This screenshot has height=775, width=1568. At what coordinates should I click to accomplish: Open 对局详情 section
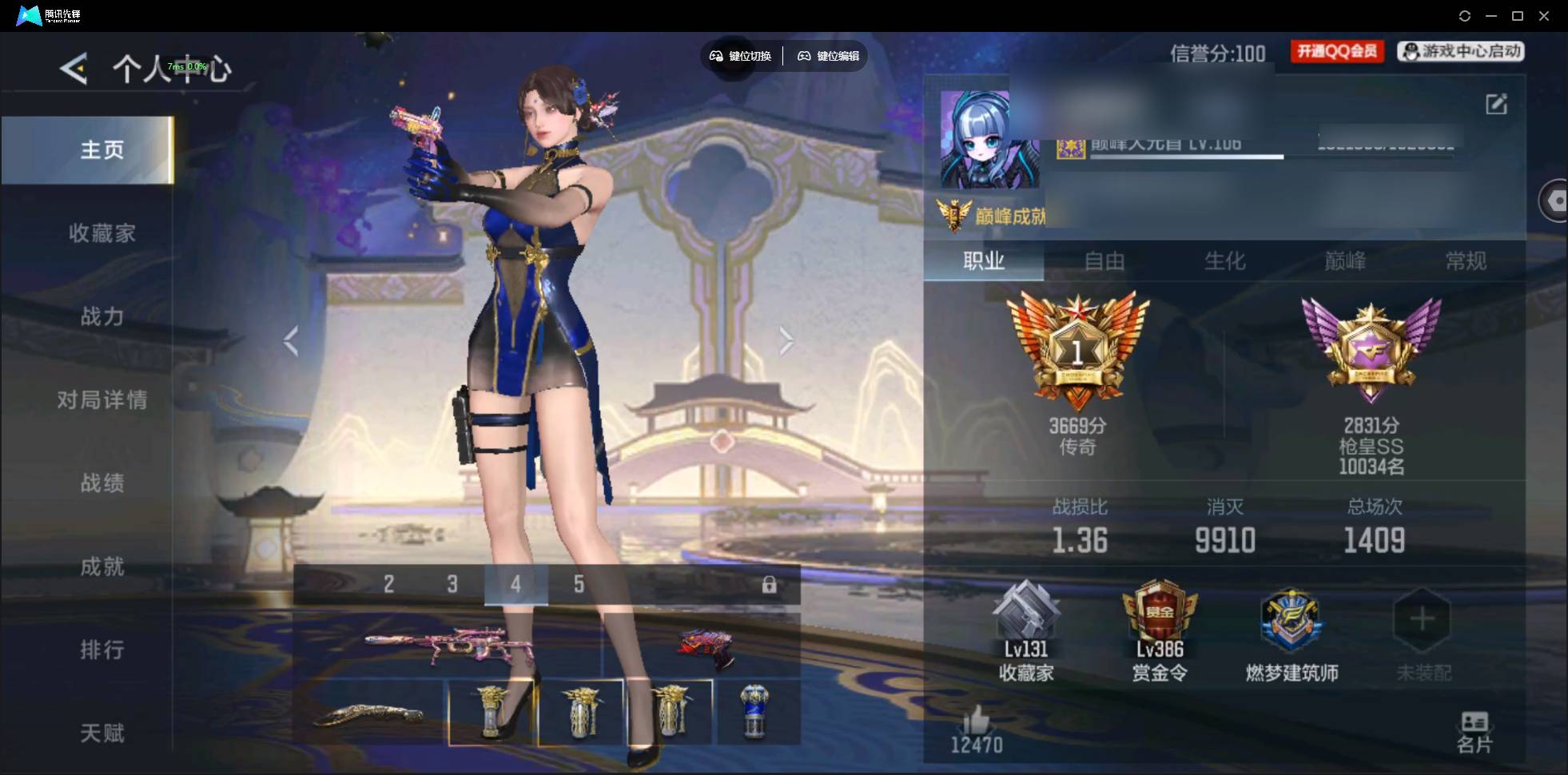[101, 399]
